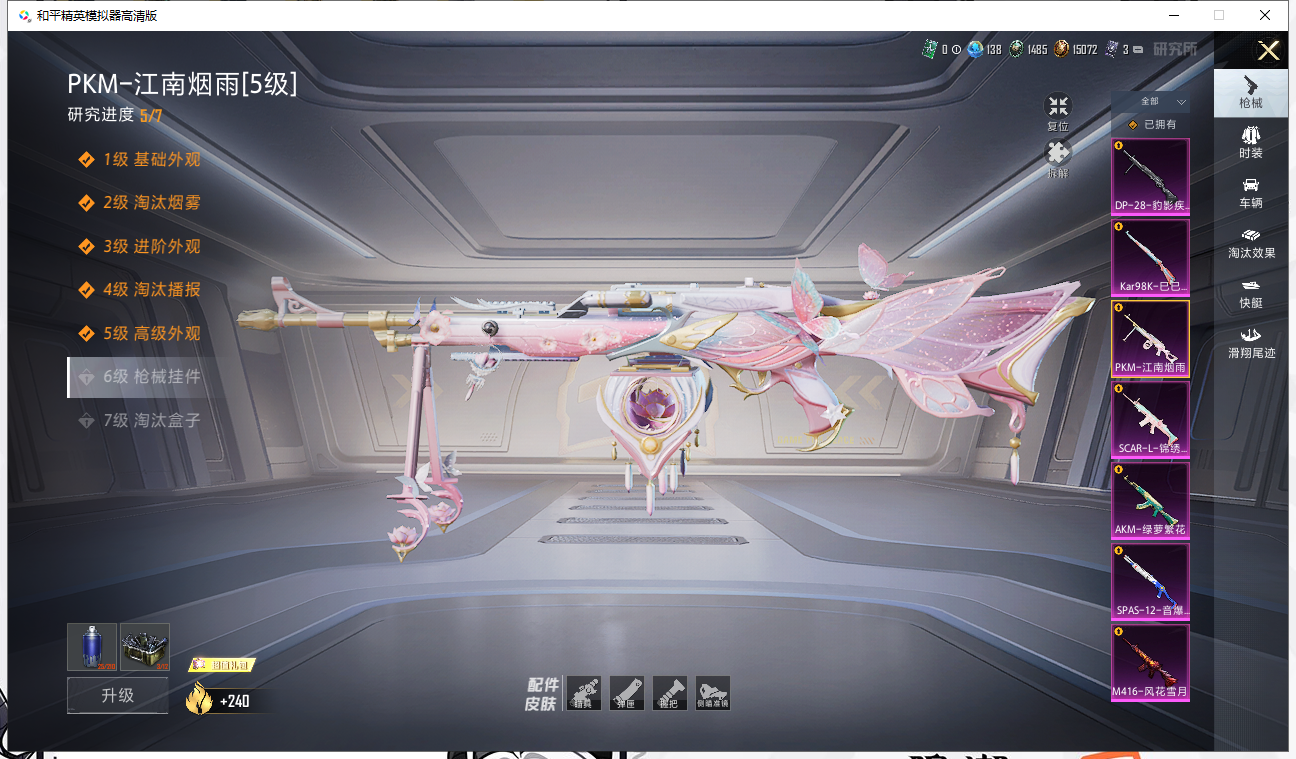The image size is (1296, 759).
Task: Open the 滑翔尾迹 glide trail tab
Action: tap(1250, 343)
